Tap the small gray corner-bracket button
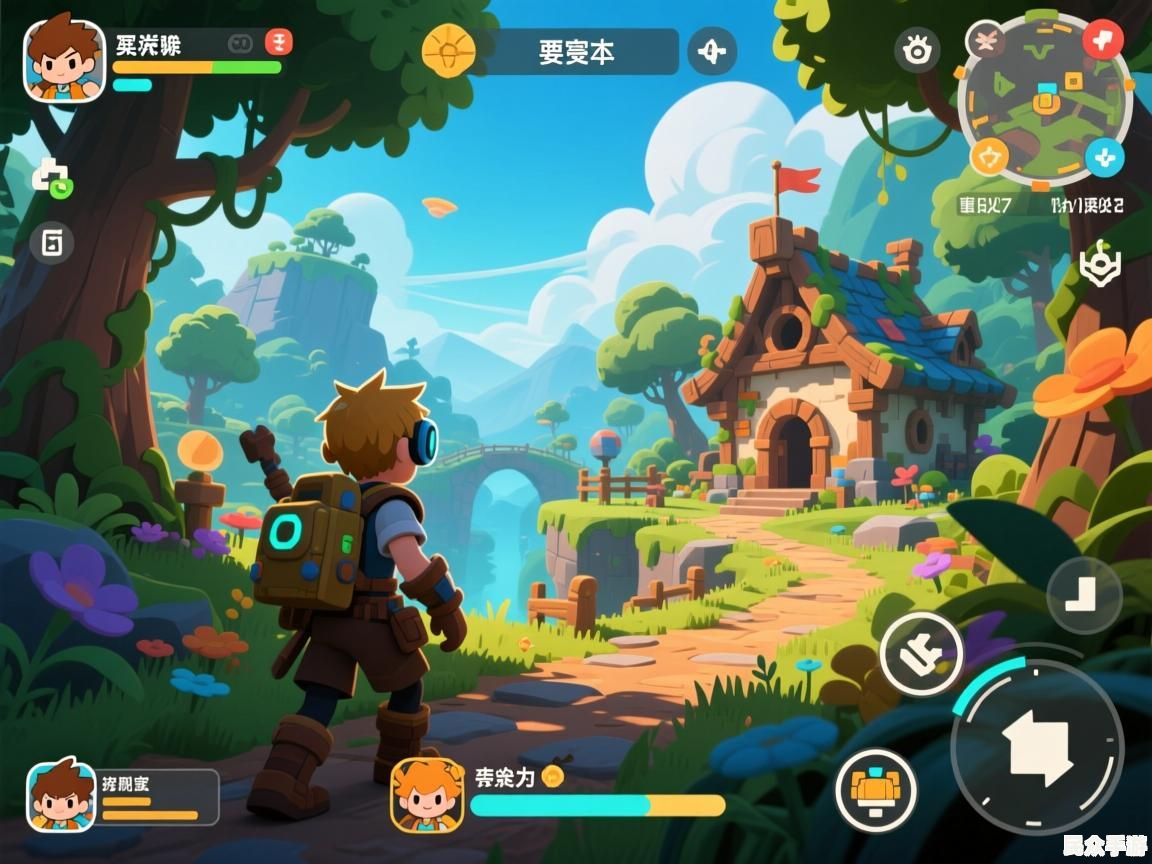Image resolution: width=1152 pixels, height=864 pixels. click(1084, 596)
